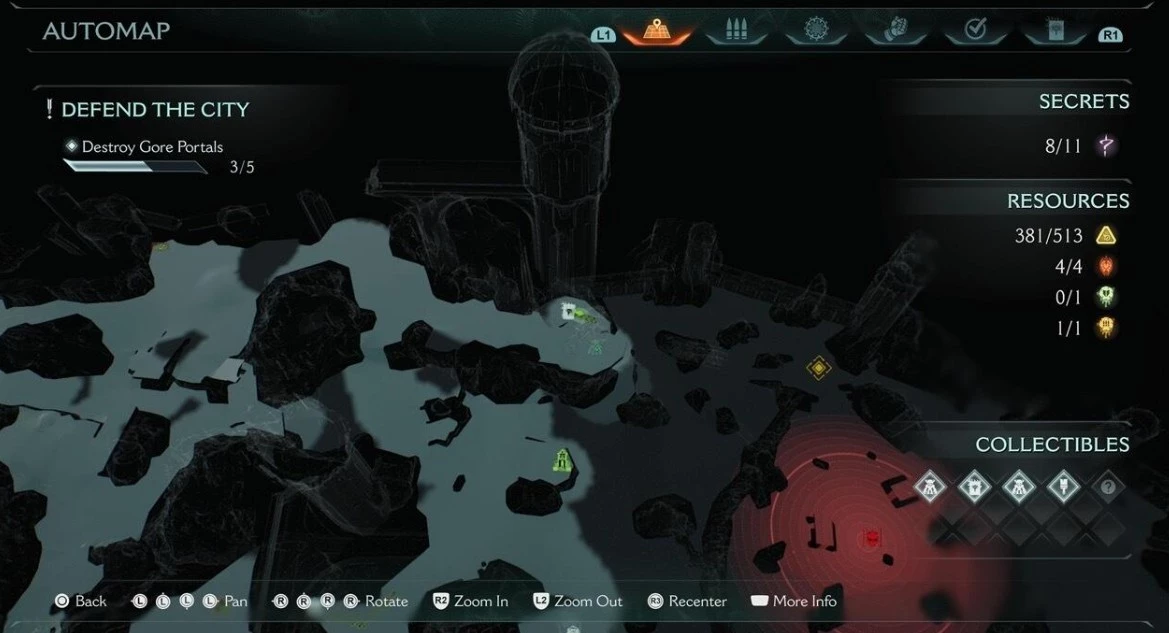Switch to the codex book tab

click(1054, 32)
